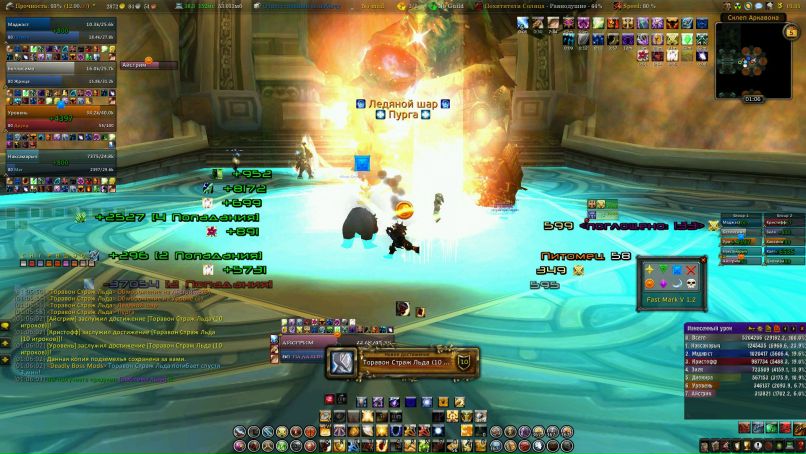Target the Айстрим nameplate frame
The height and width of the screenshot is (454, 806).
148,66
